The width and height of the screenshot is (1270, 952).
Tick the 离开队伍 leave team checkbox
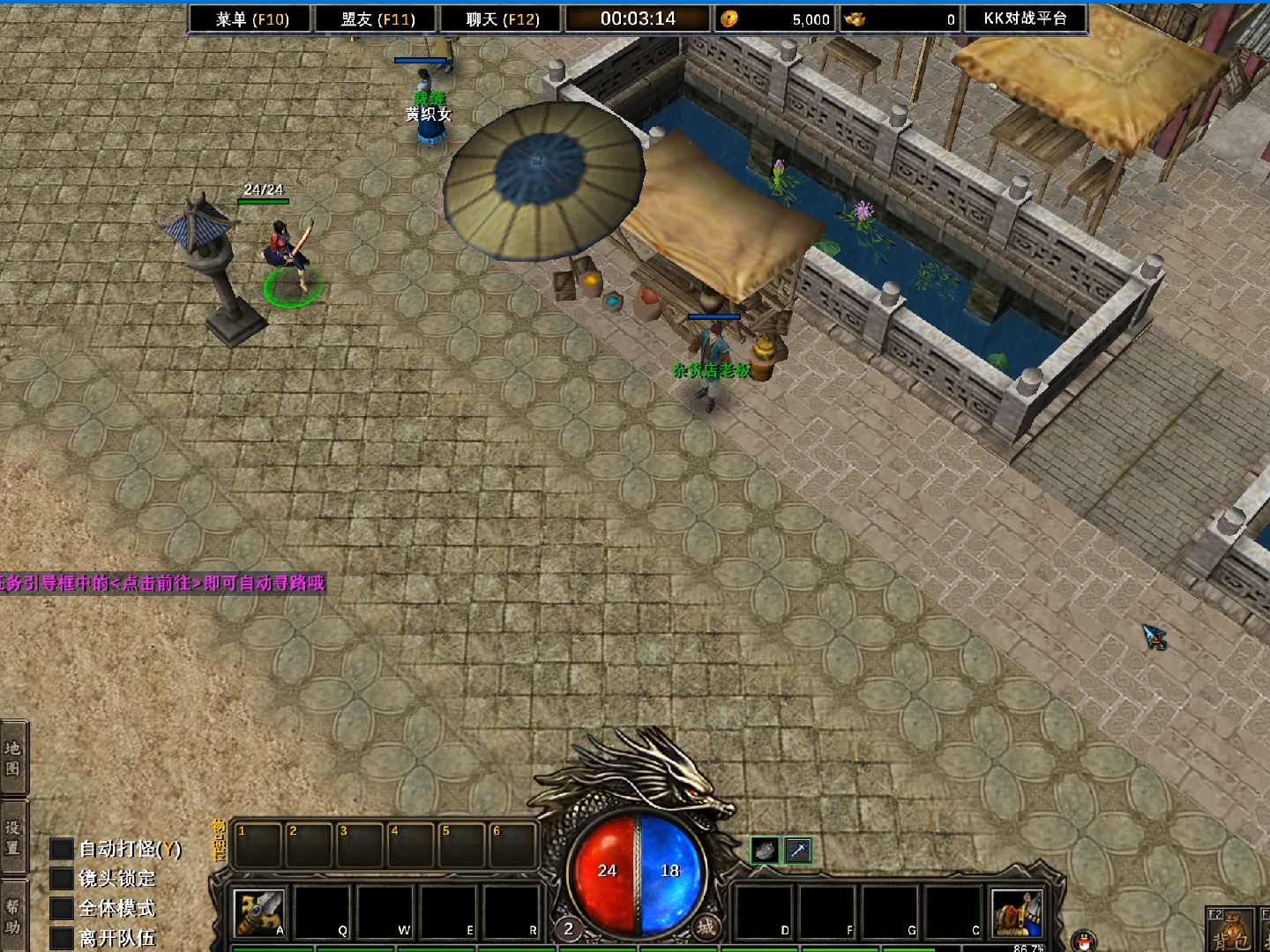[x=62, y=938]
